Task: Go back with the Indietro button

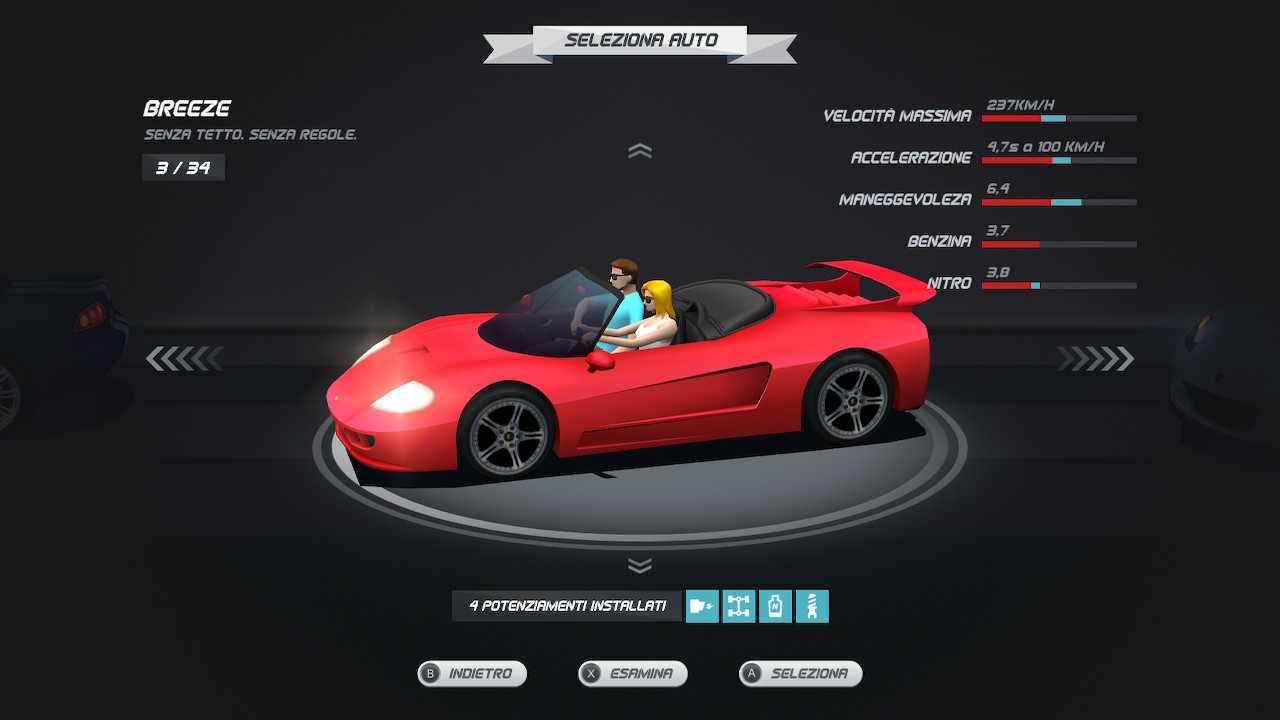Action: pos(472,674)
